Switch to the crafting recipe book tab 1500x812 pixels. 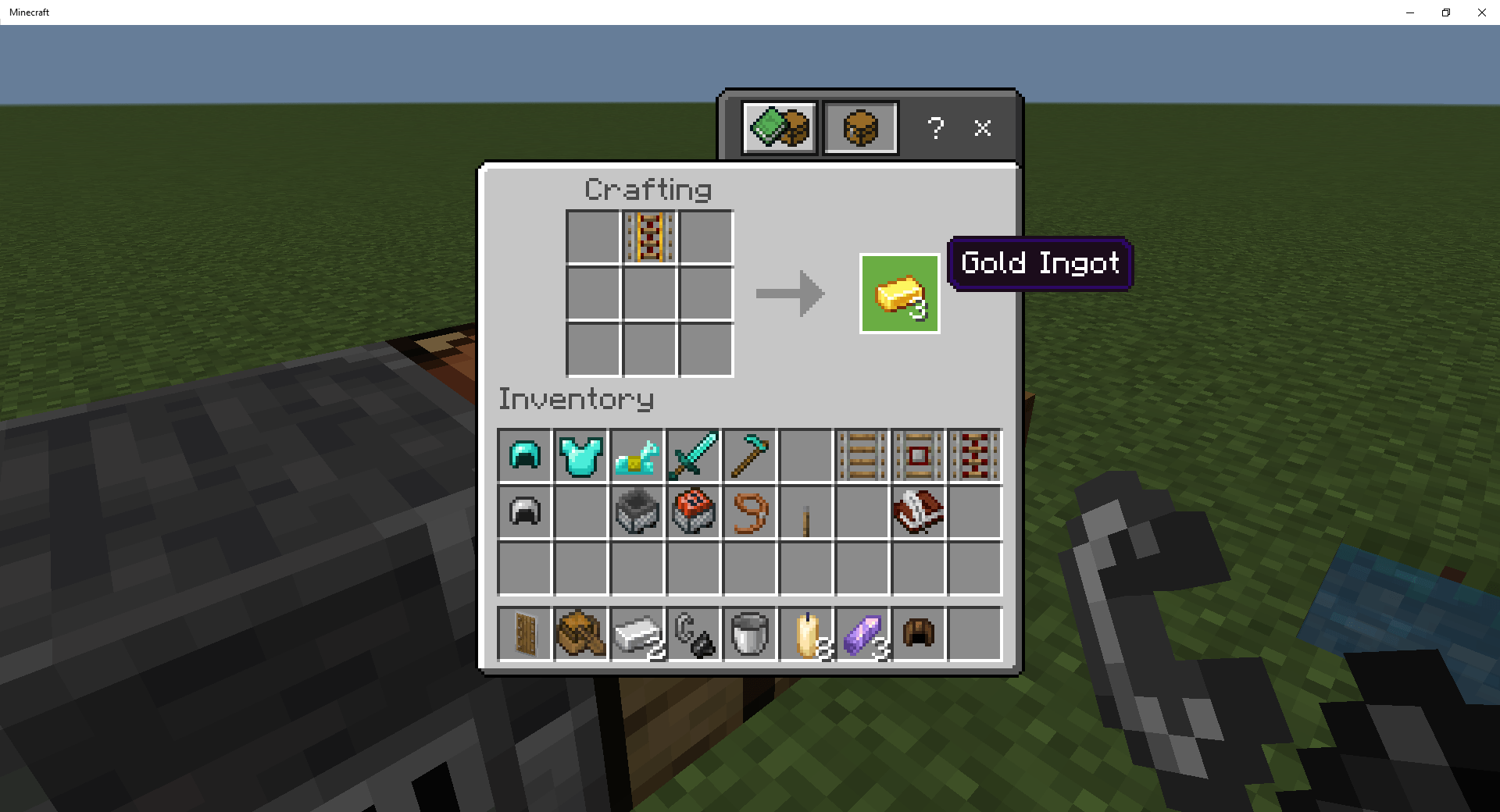tap(778, 128)
